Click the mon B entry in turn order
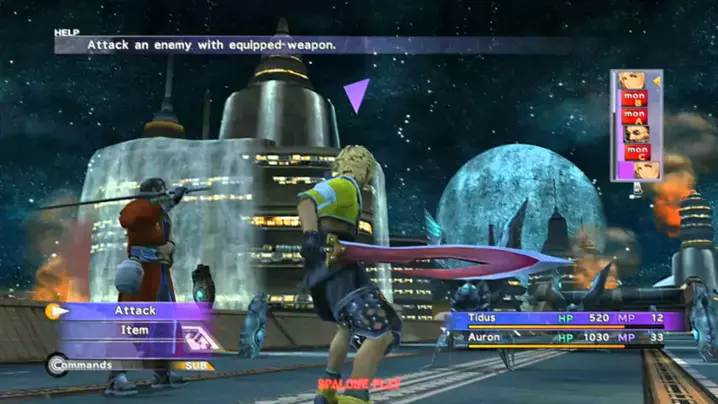 pyautogui.click(x=634, y=97)
